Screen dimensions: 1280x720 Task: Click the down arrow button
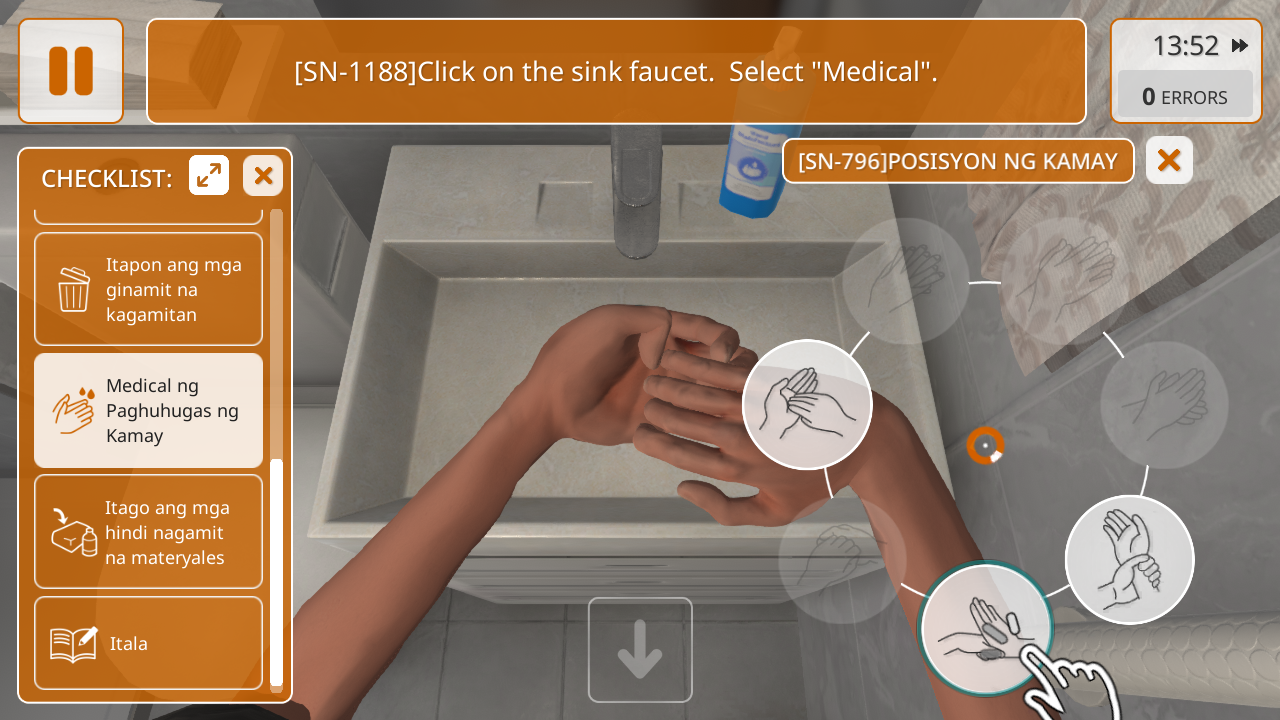coord(640,650)
